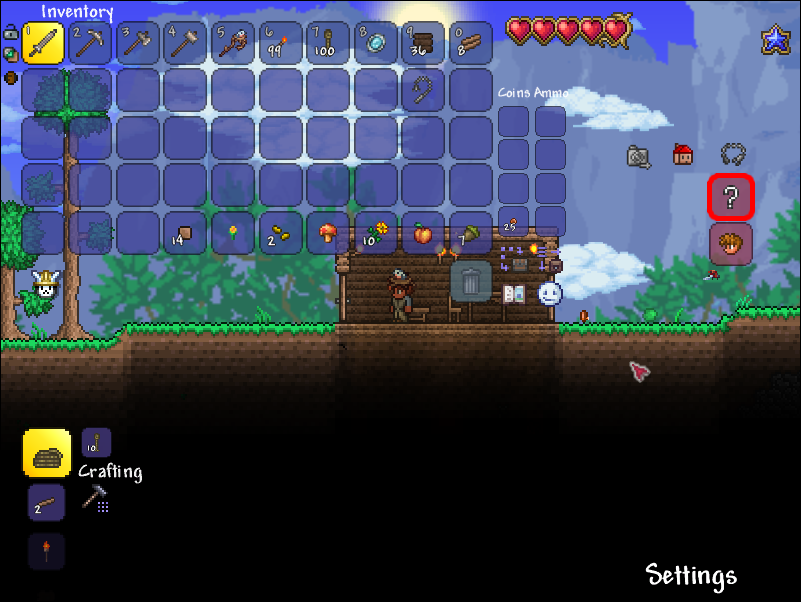801x602 pixels.
Task: Select the hammer in hotbar slot 4
Action: pos(185,43)
